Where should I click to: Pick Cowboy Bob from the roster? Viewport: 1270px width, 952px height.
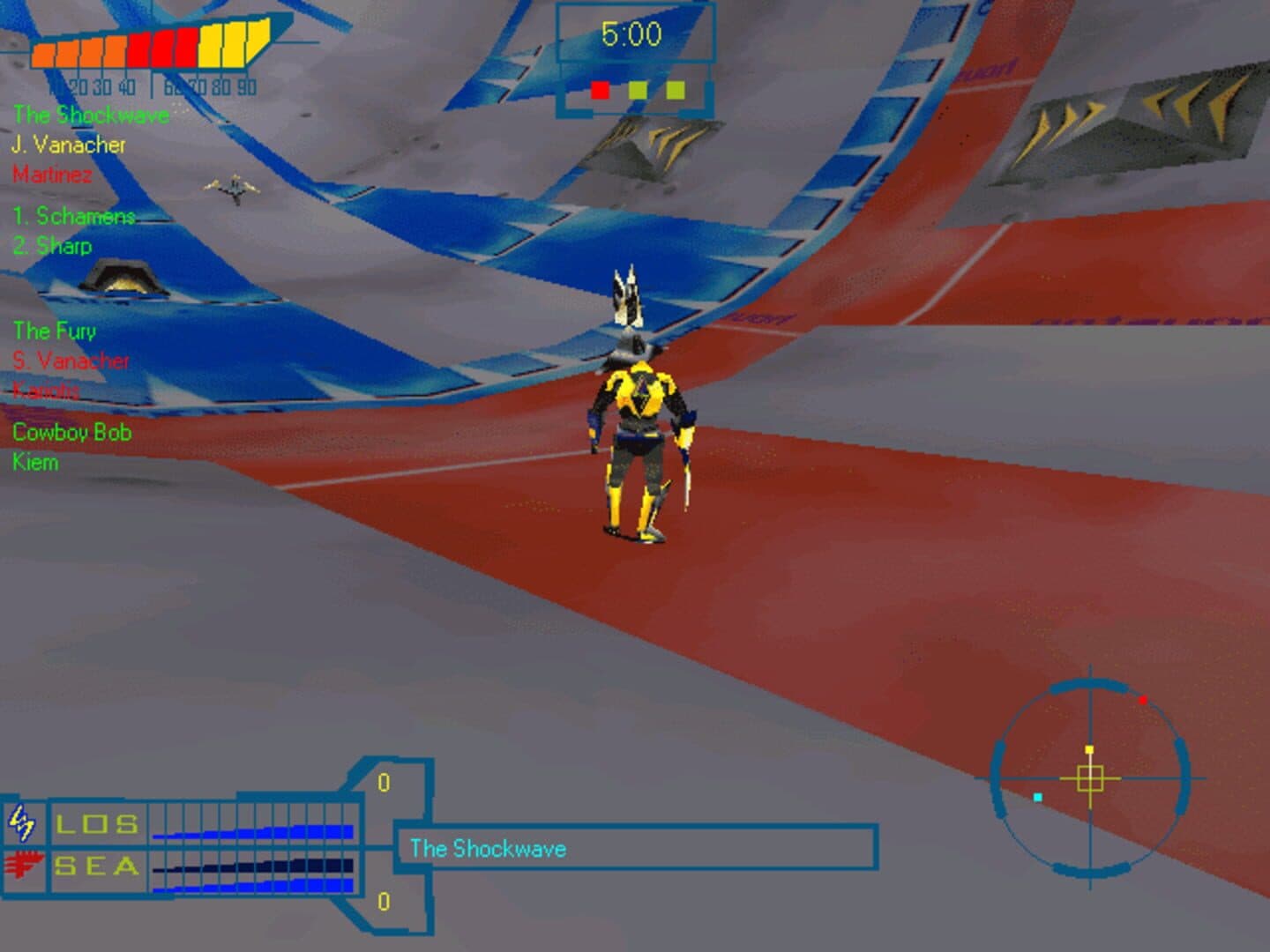coord(72,432)
